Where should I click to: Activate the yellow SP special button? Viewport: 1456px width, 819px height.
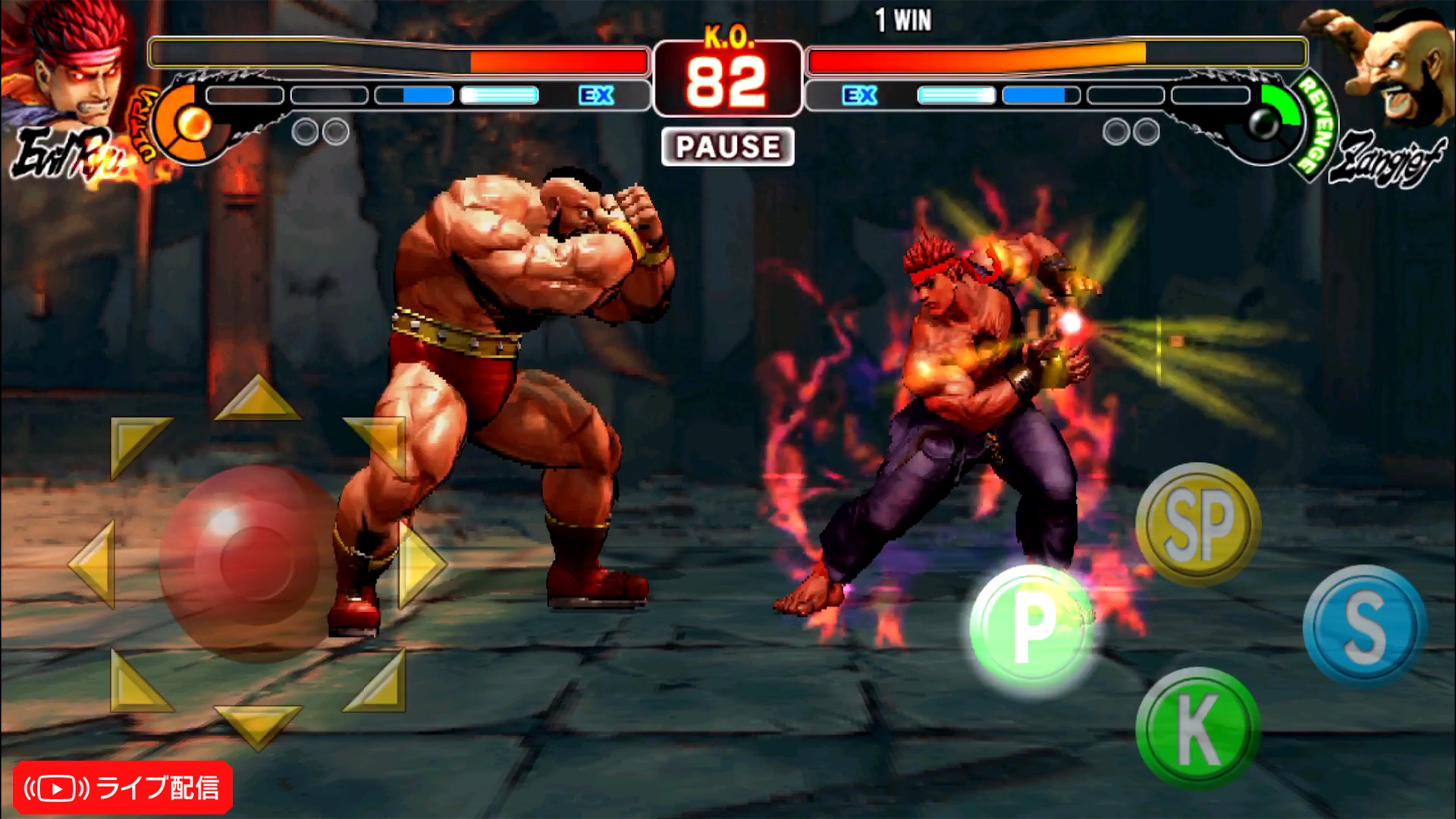1197,523
